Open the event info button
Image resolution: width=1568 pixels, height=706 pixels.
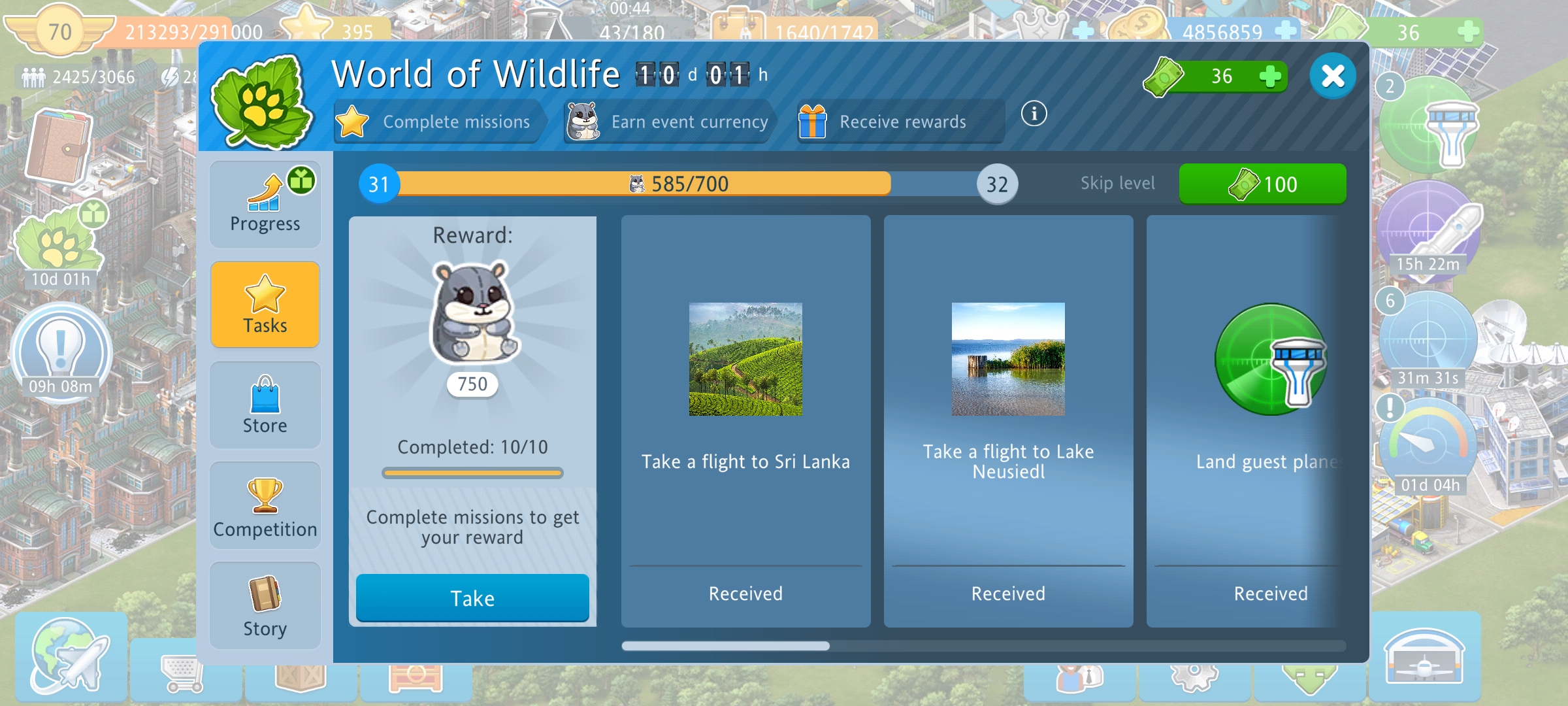point(1034,114)
